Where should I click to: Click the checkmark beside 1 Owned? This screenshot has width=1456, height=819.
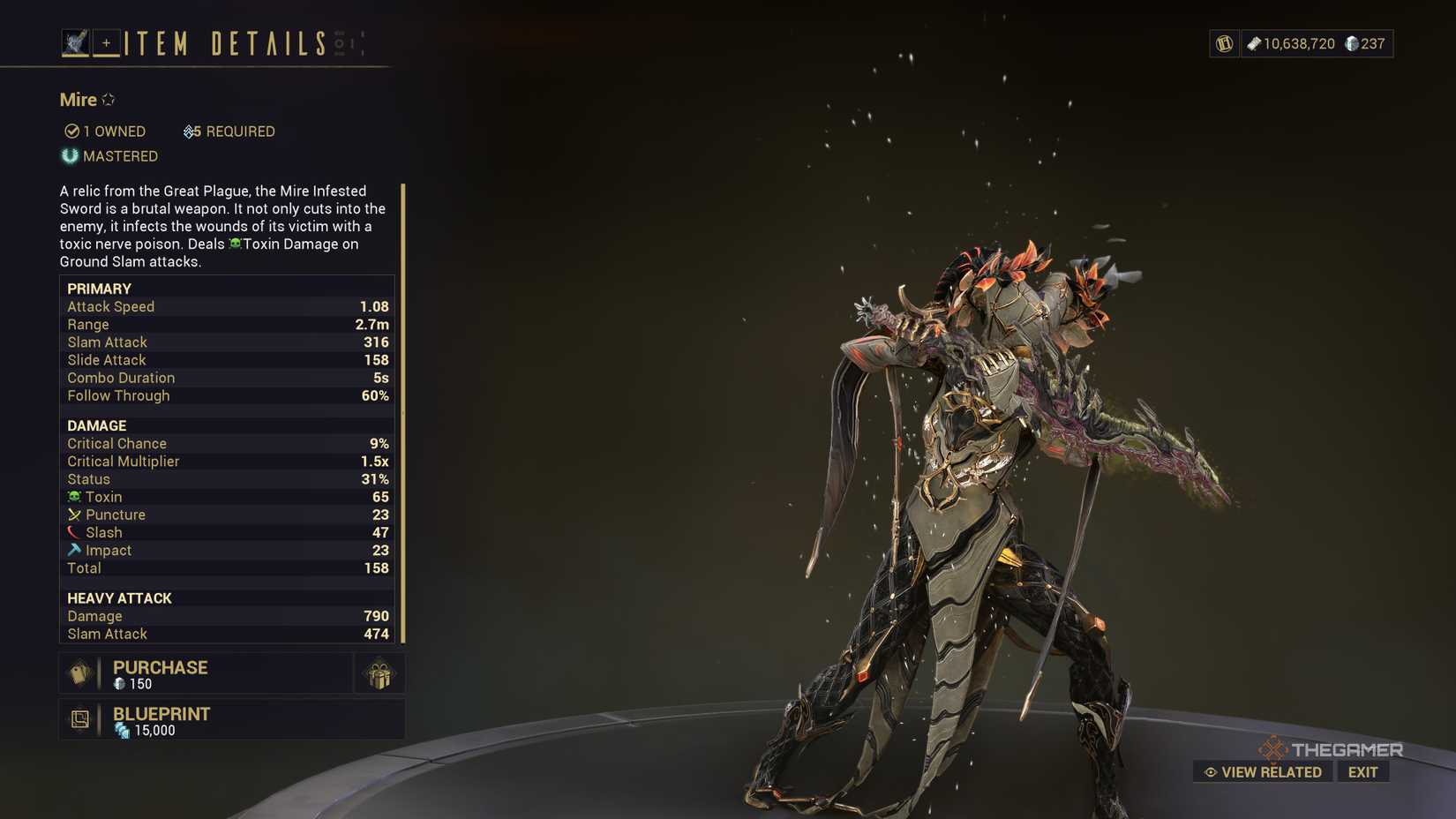coord(72,131)
